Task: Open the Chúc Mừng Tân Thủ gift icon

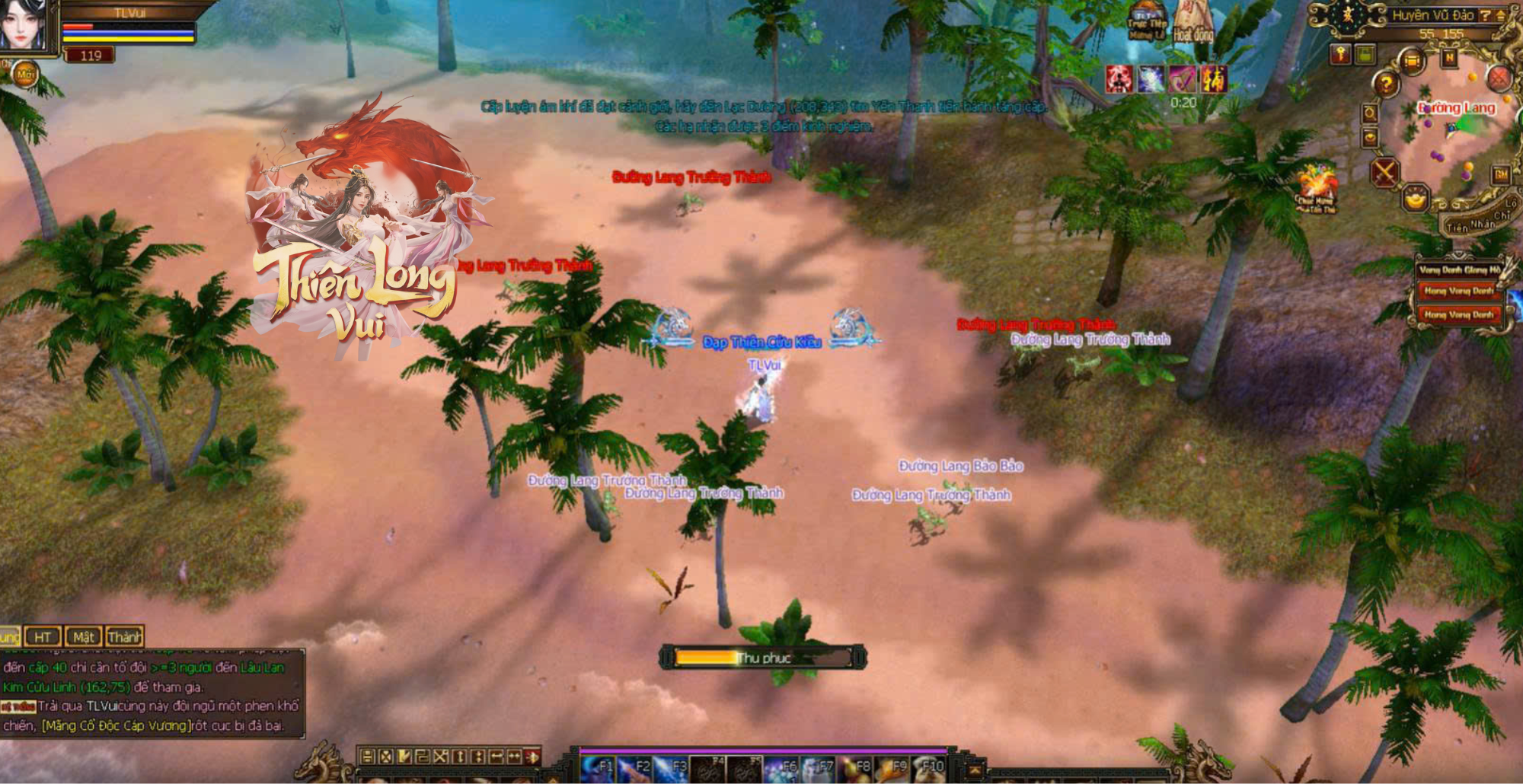Action: click(1317, 188)
